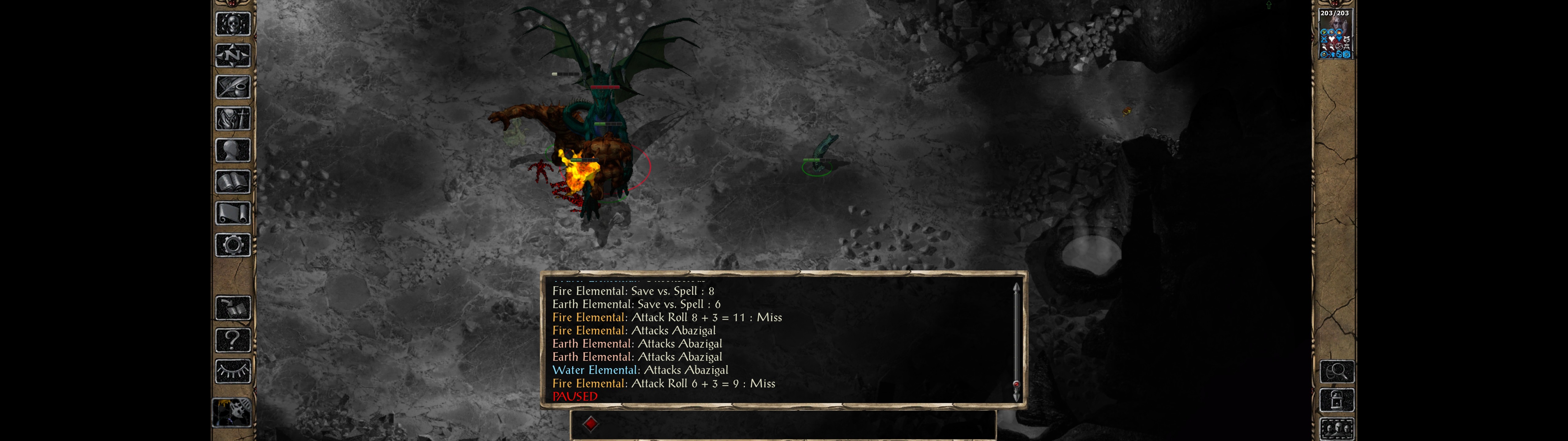Open the mage spellbook icon
Image resolution: width=1568 pixels, height=441 pixels.
click(x=232, y=182)
